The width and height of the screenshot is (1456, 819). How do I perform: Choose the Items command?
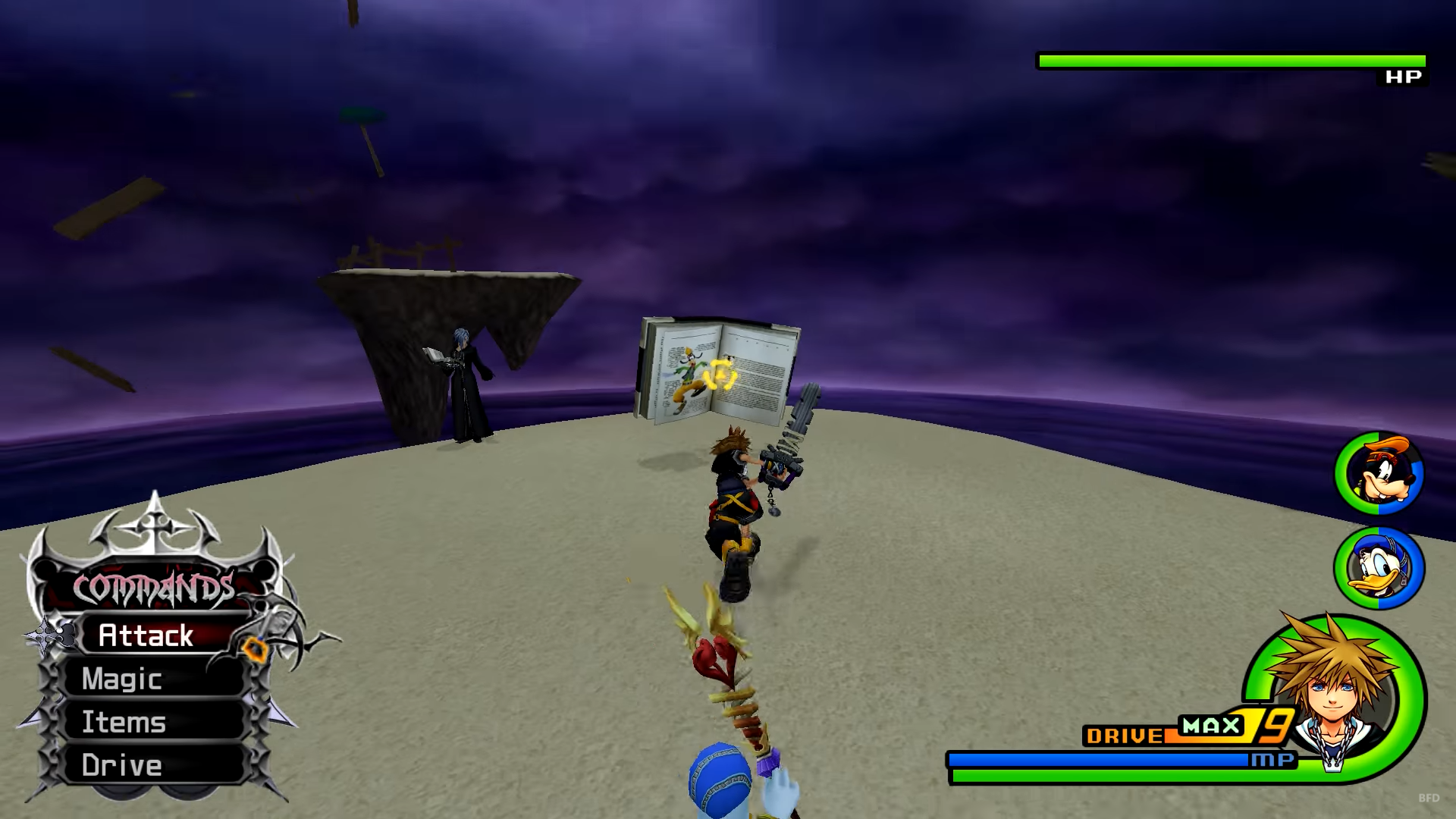[x=124, y=722]
